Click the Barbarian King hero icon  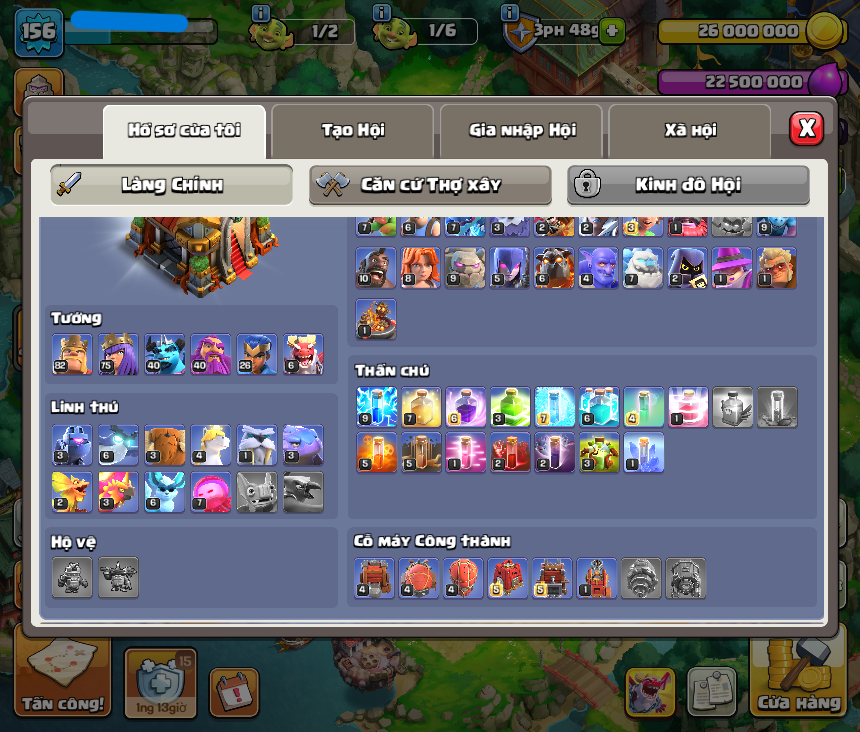pyautogui.click(x=71, y=355)
